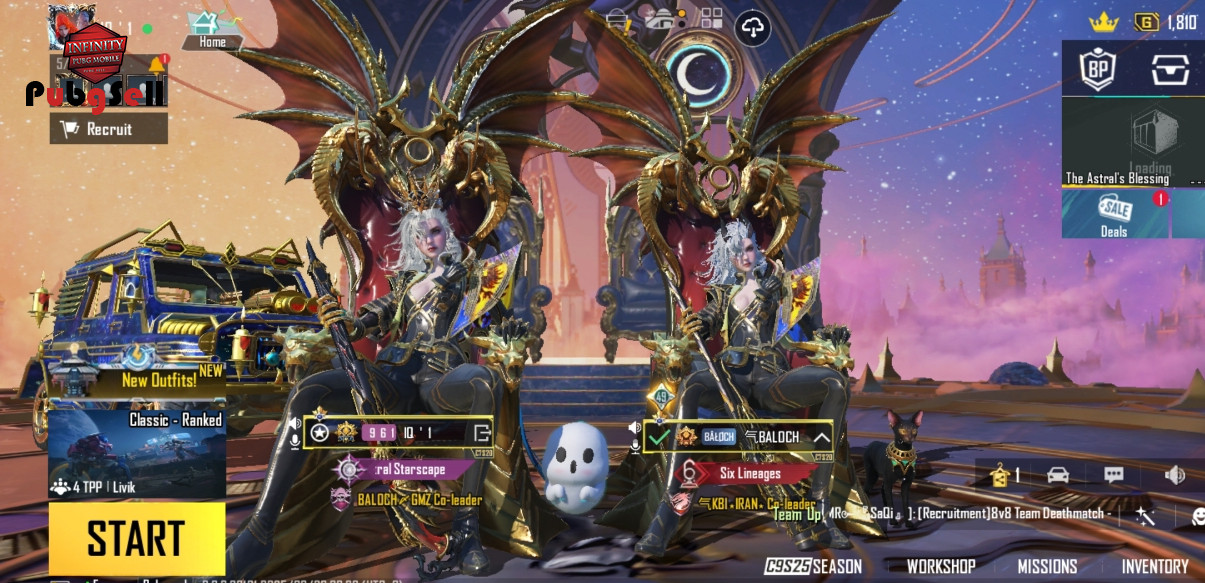The width and height of the screenshot is (1205, 583).
Task: Open the Inventory menu
Action: [1154, 567]
